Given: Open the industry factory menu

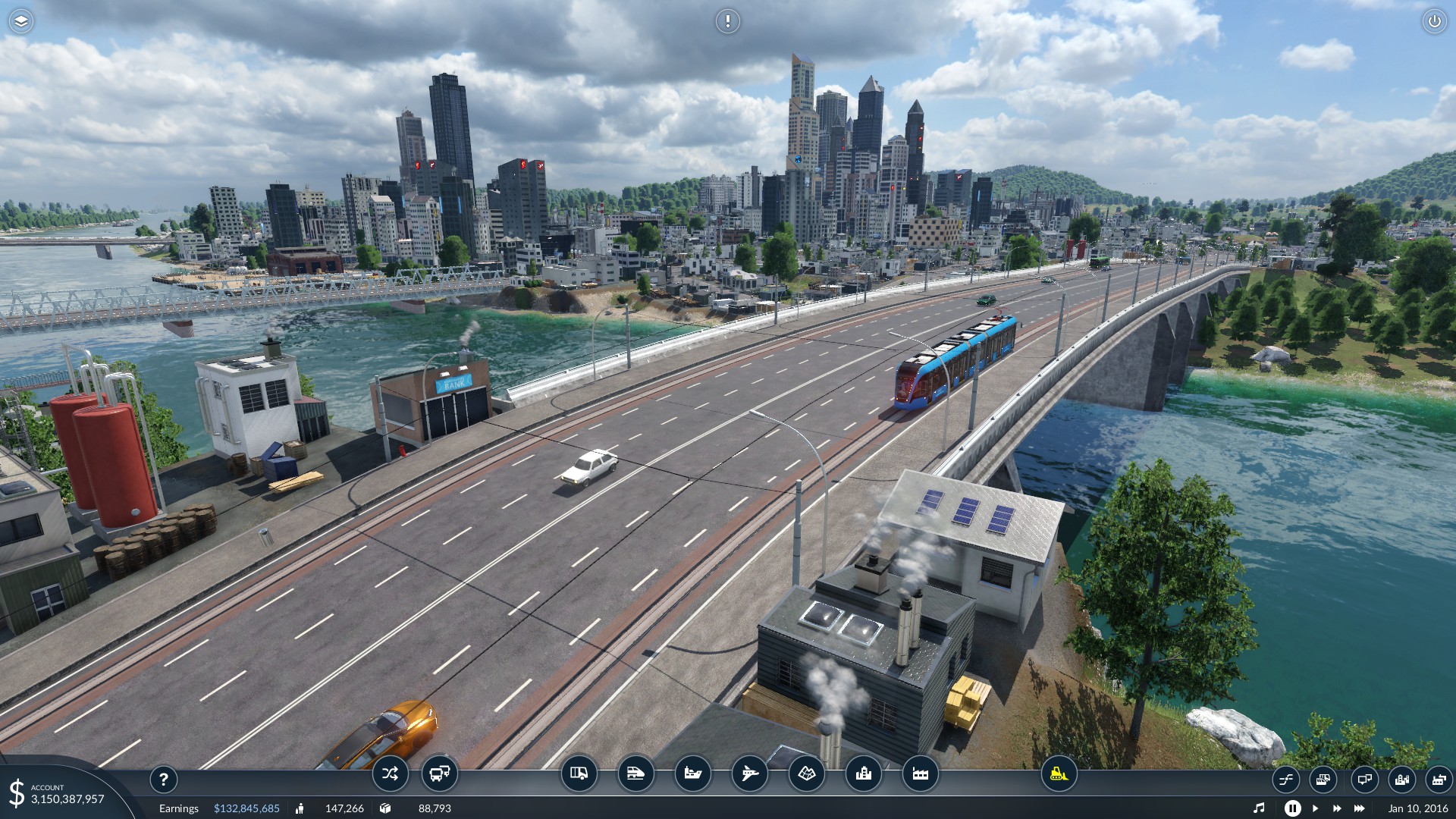Looking at the screenshot, I should pos(920,773).
